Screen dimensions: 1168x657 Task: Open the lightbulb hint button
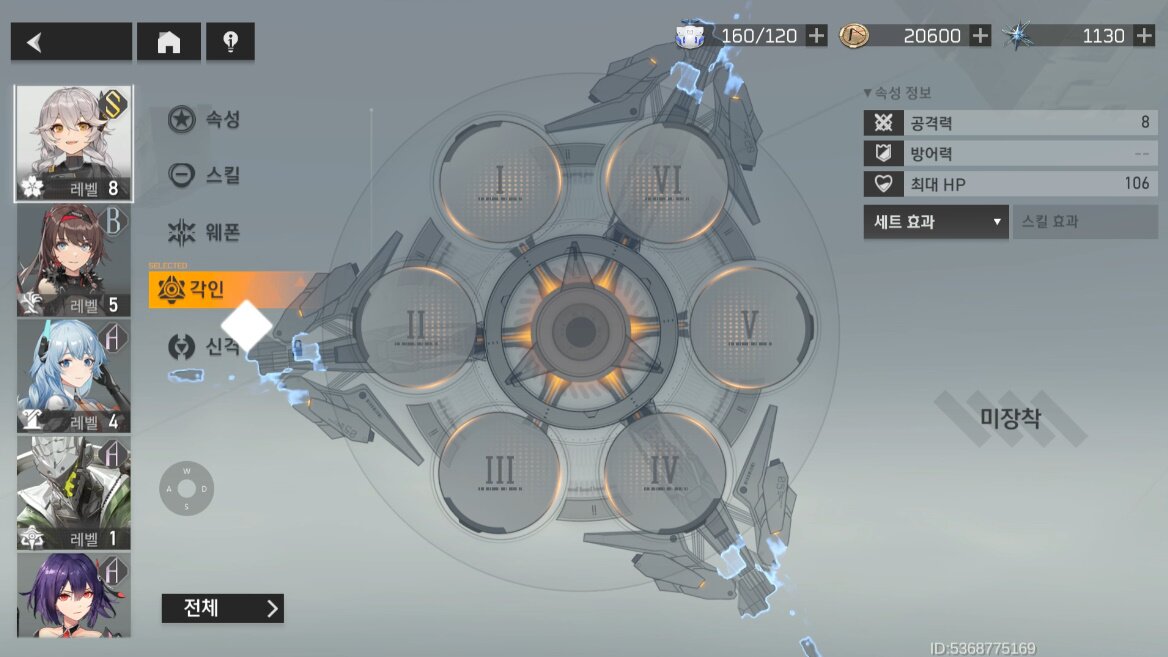230,42
